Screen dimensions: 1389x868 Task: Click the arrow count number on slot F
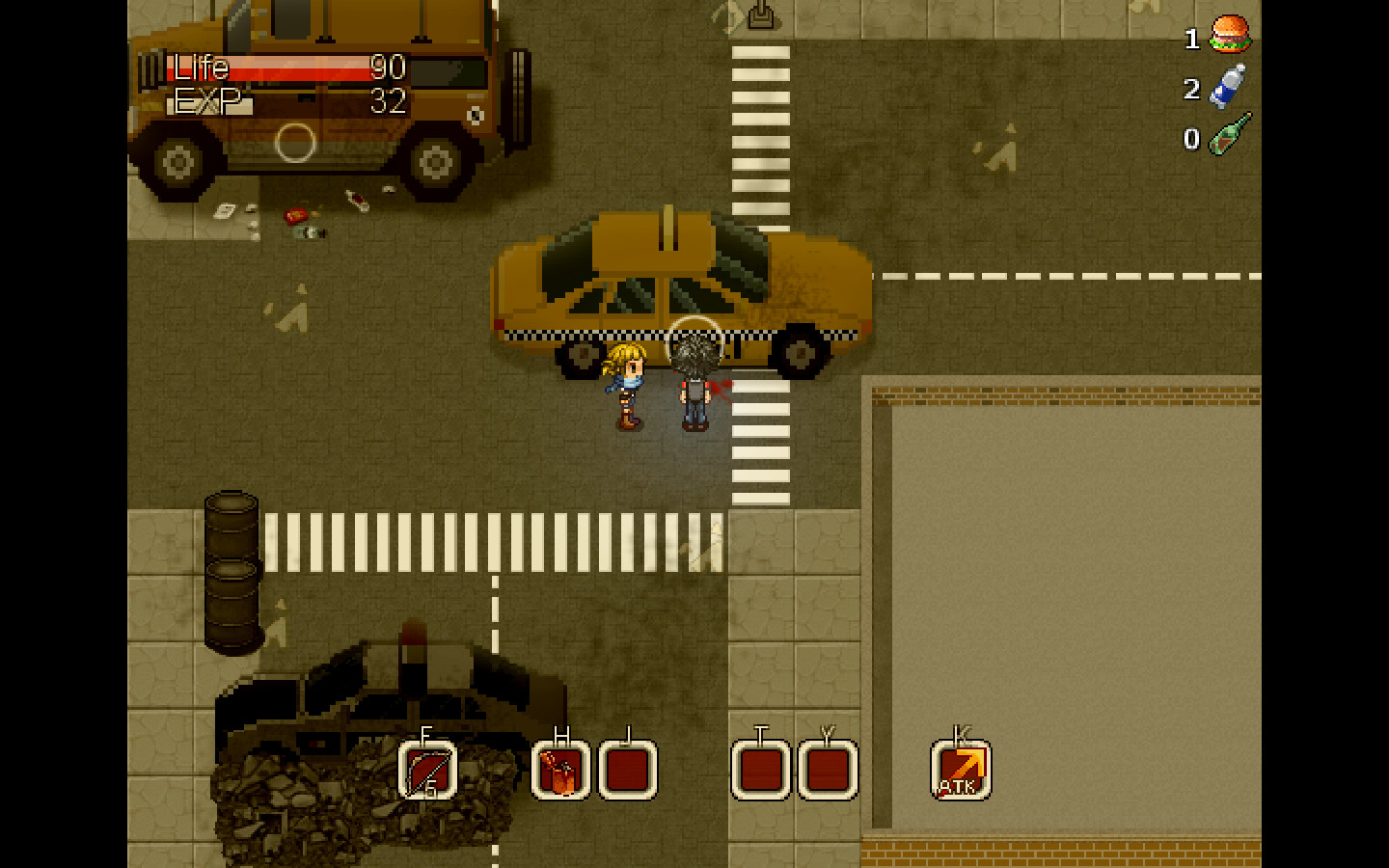point(430,791)
